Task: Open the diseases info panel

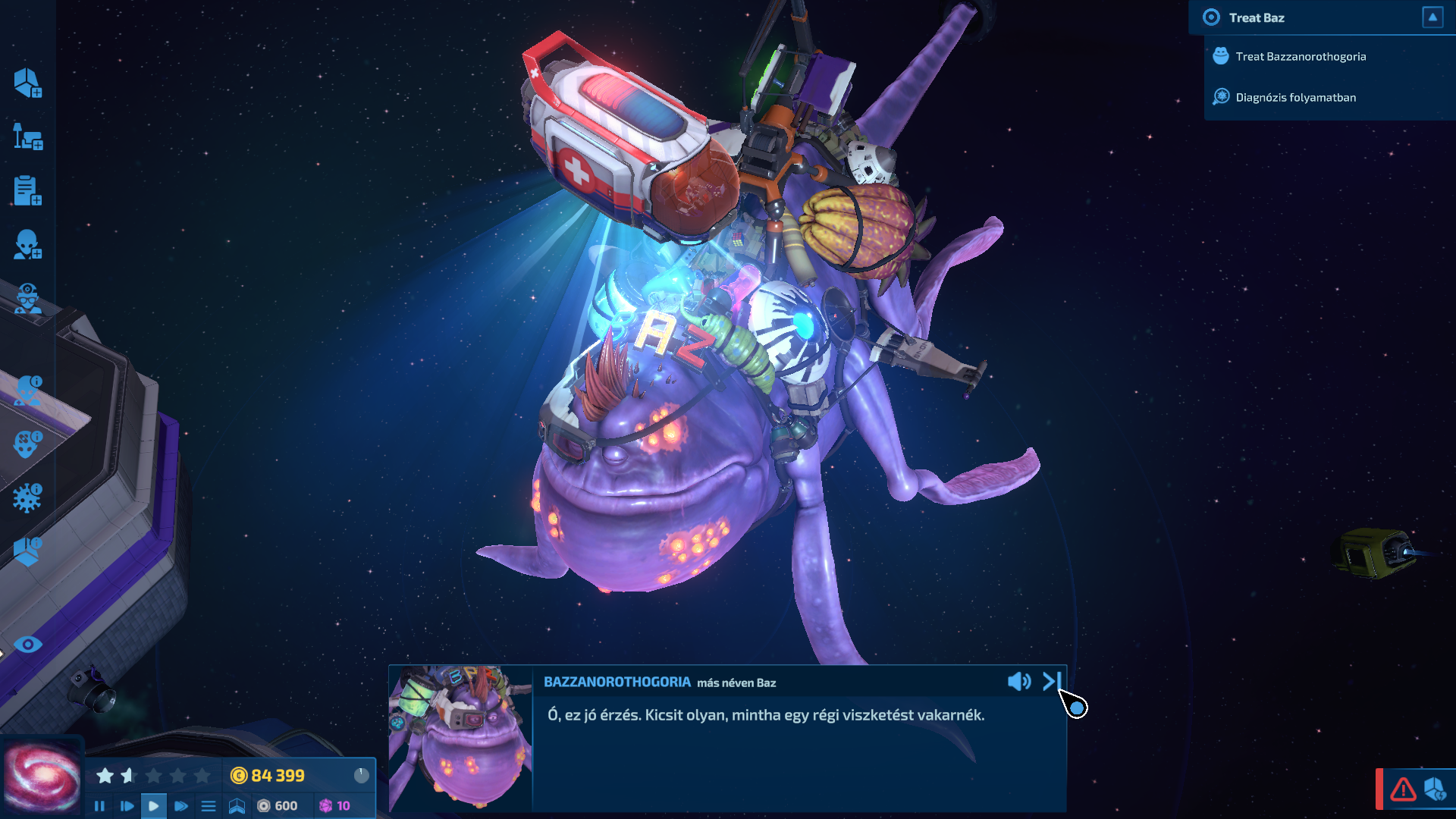Action: pyautogui.click(x=27, y=498)
